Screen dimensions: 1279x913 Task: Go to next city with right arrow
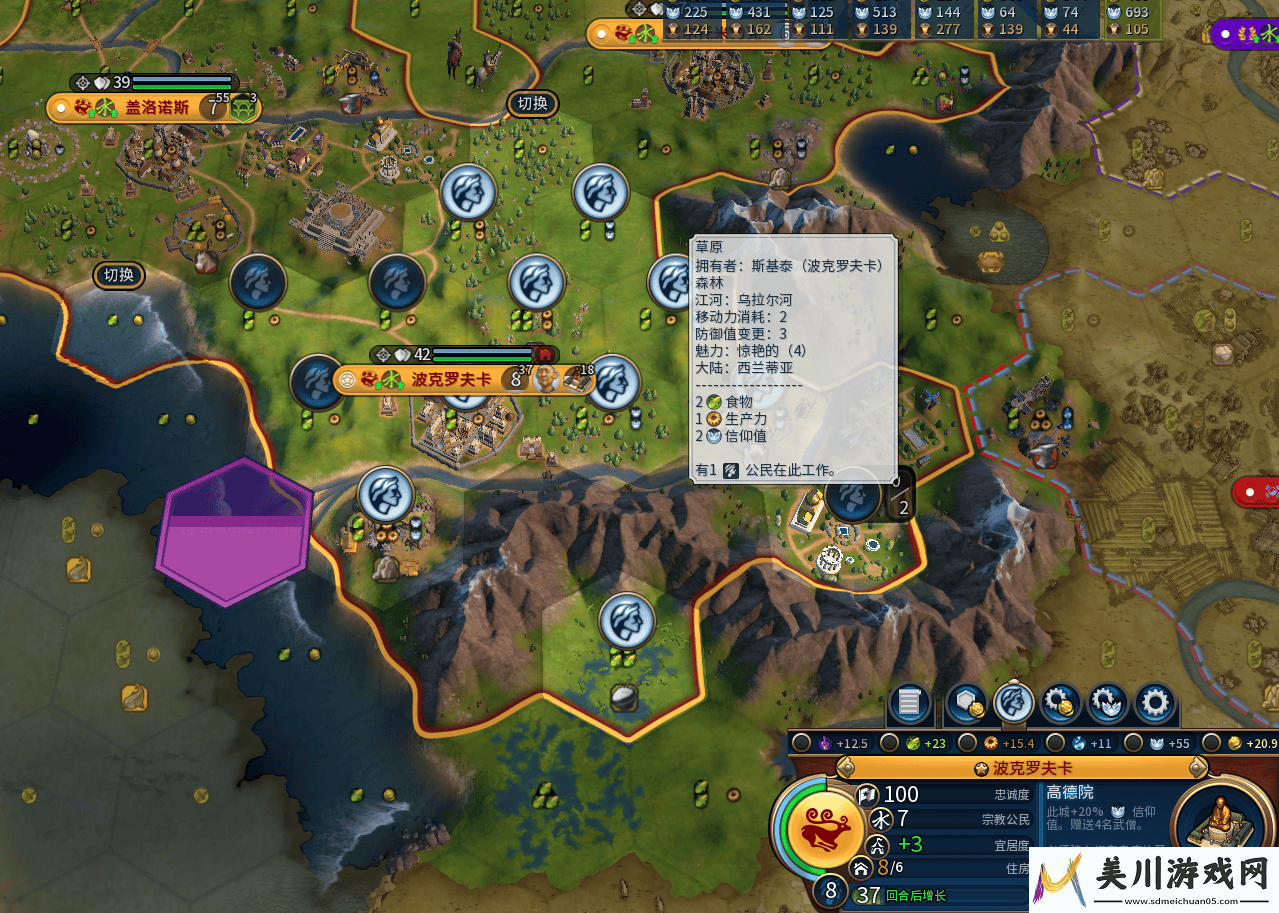click(1197, 768)
